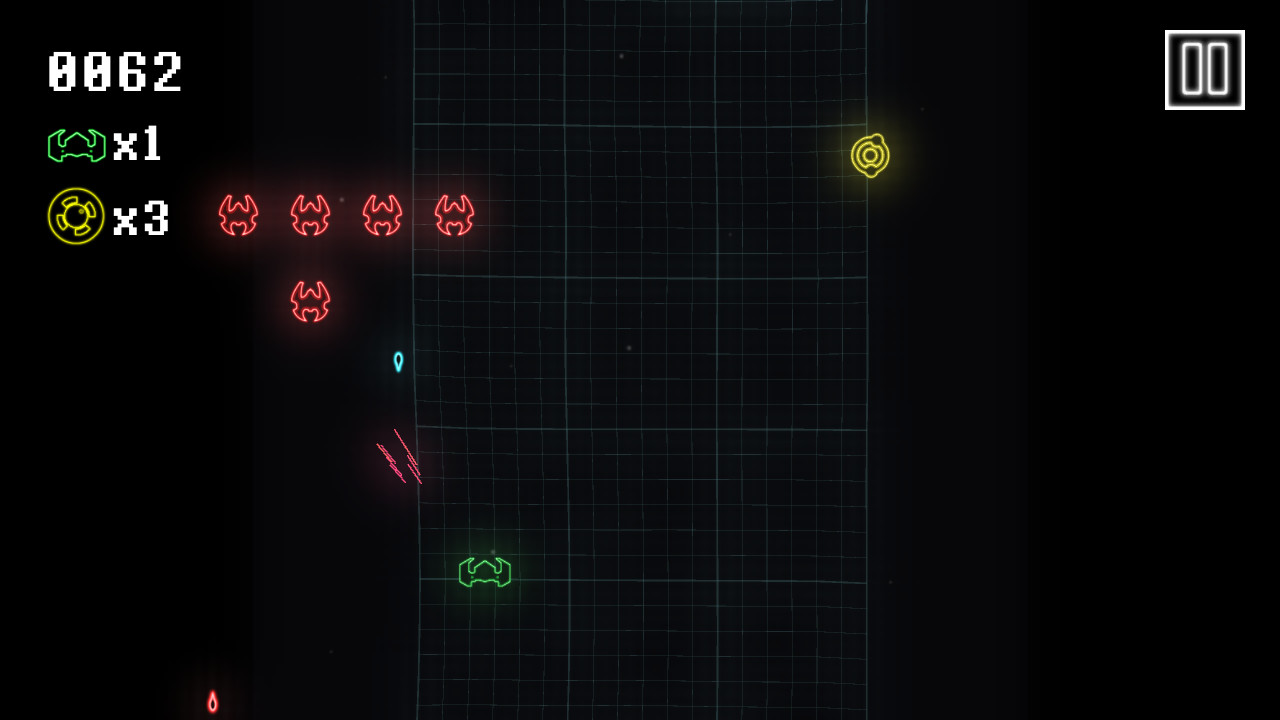The height and width of the screenshot is (720, 1280).
Task: Click the left pause bar inside the pause icon
Action: tap(1193, 68)
